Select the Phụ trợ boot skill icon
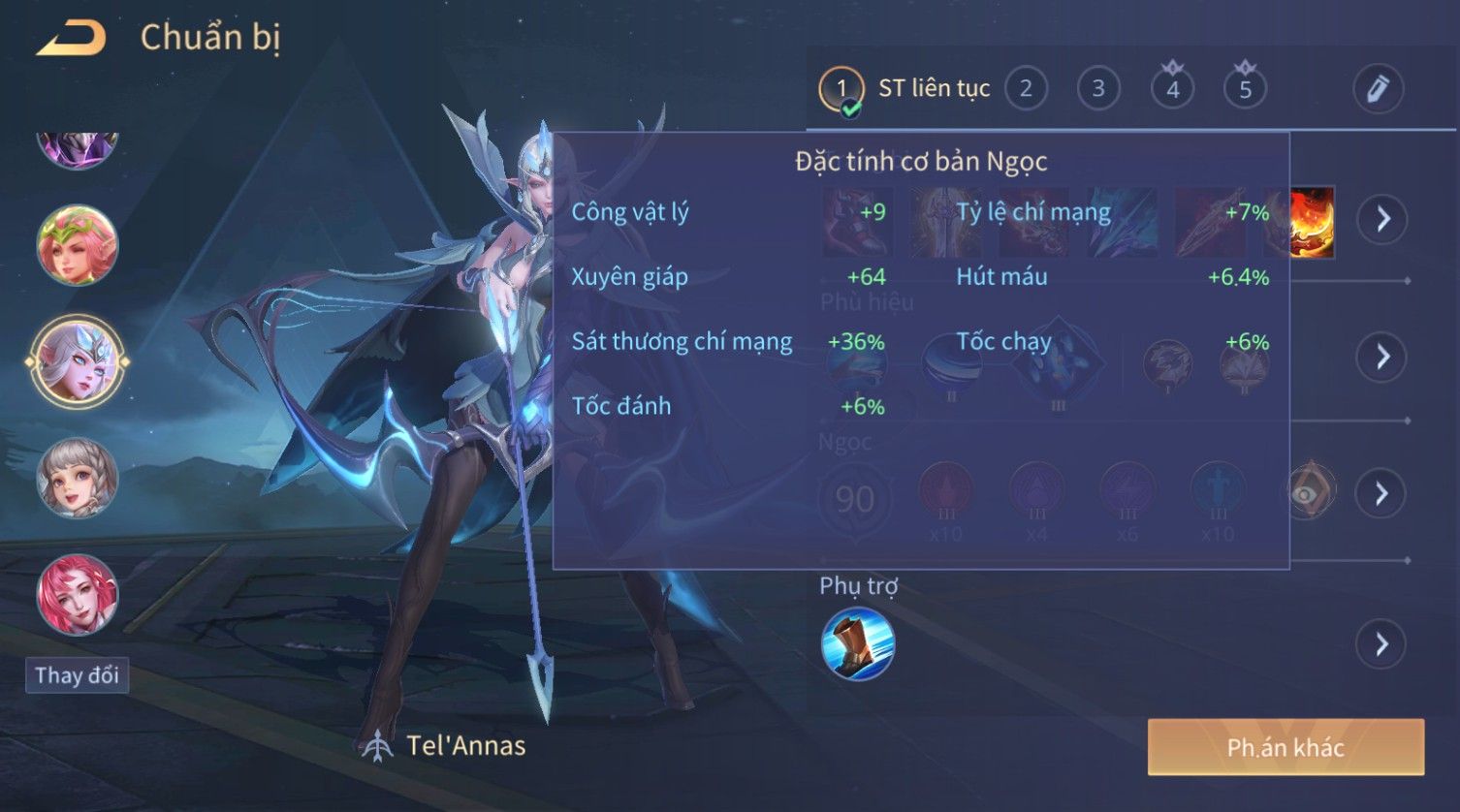The height and width of the screenshot is (812, 1460). (x=857, y=644)
